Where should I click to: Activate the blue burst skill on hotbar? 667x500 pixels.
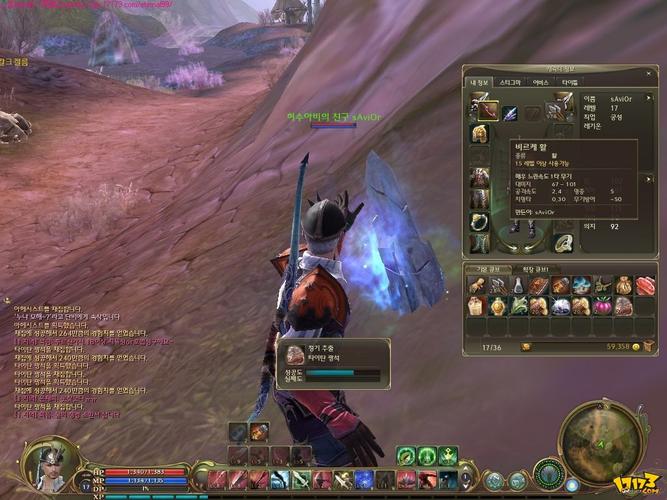click(x=364, y=480)
